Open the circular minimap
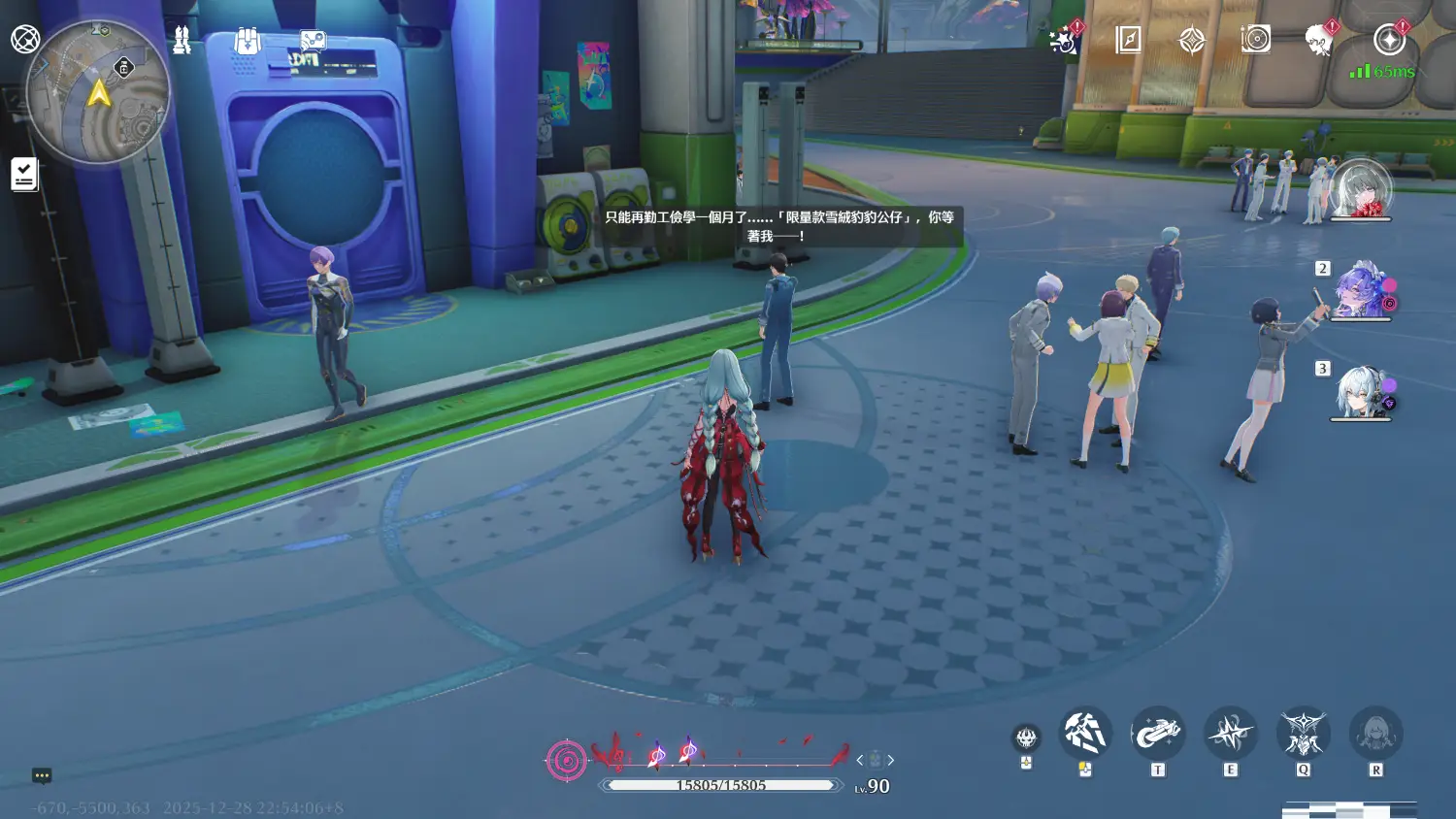The height and width of the screenshot is (819, 1456). (98, 93)
